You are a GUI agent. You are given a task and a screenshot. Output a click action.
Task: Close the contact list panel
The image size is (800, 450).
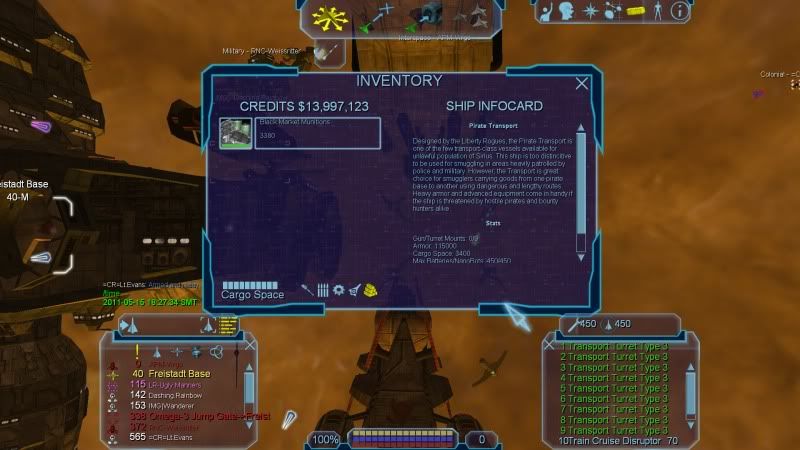[x=250, y=343]
